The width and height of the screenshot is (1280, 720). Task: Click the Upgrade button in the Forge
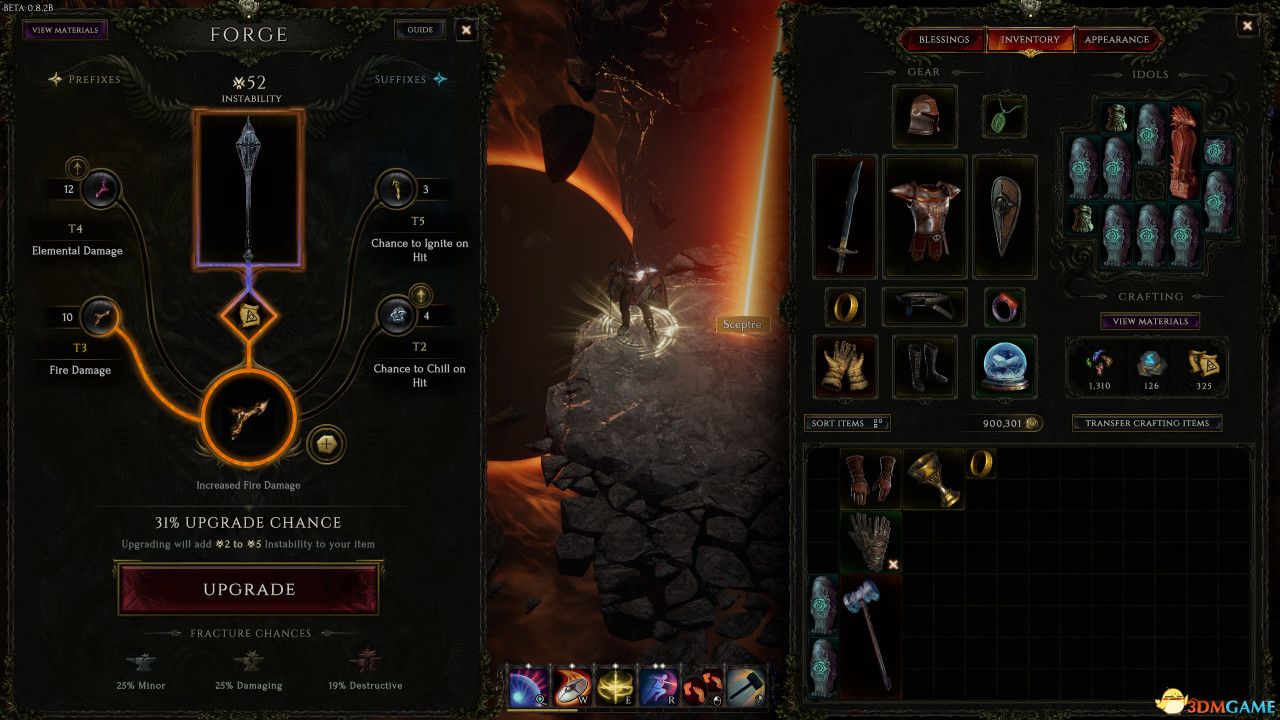pyautogui.click(x=249, y=589)
